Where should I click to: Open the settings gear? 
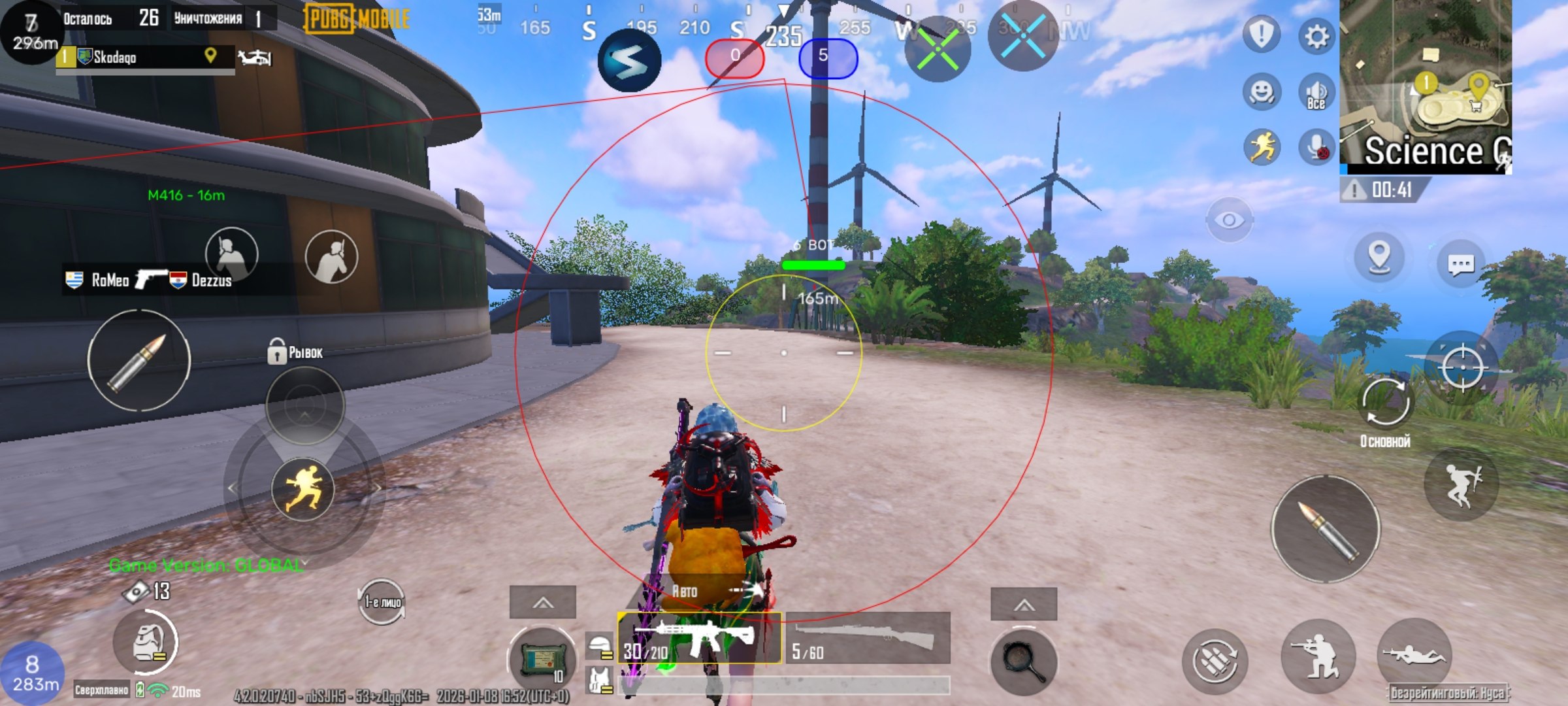[1316, 36]
